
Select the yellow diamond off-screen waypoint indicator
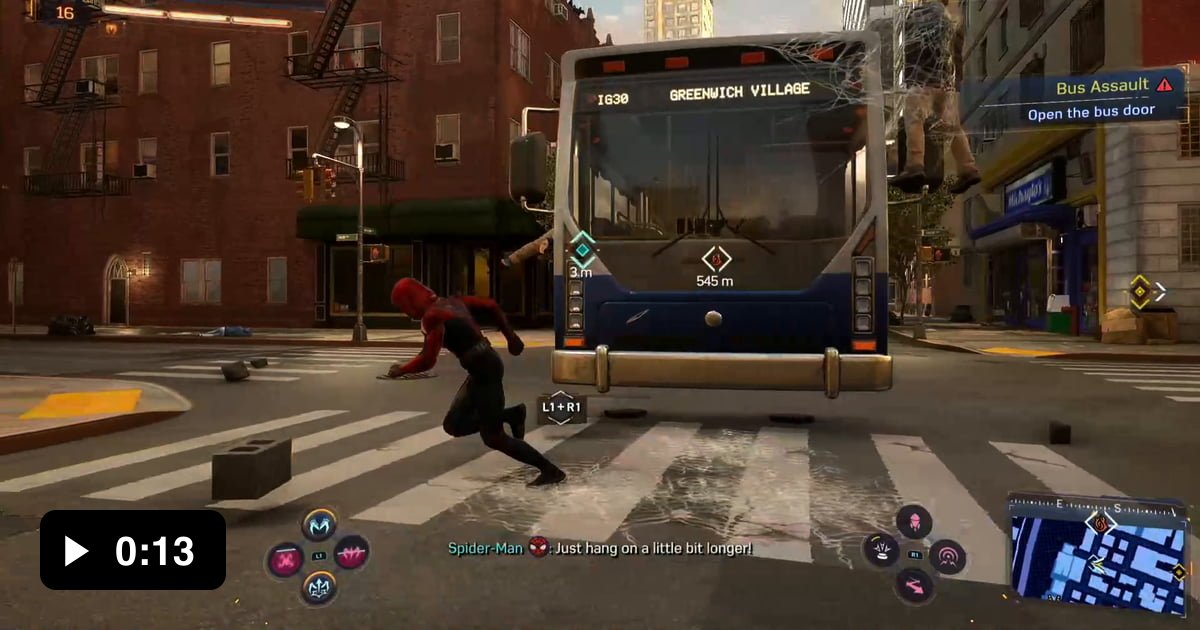[1140, 292]
